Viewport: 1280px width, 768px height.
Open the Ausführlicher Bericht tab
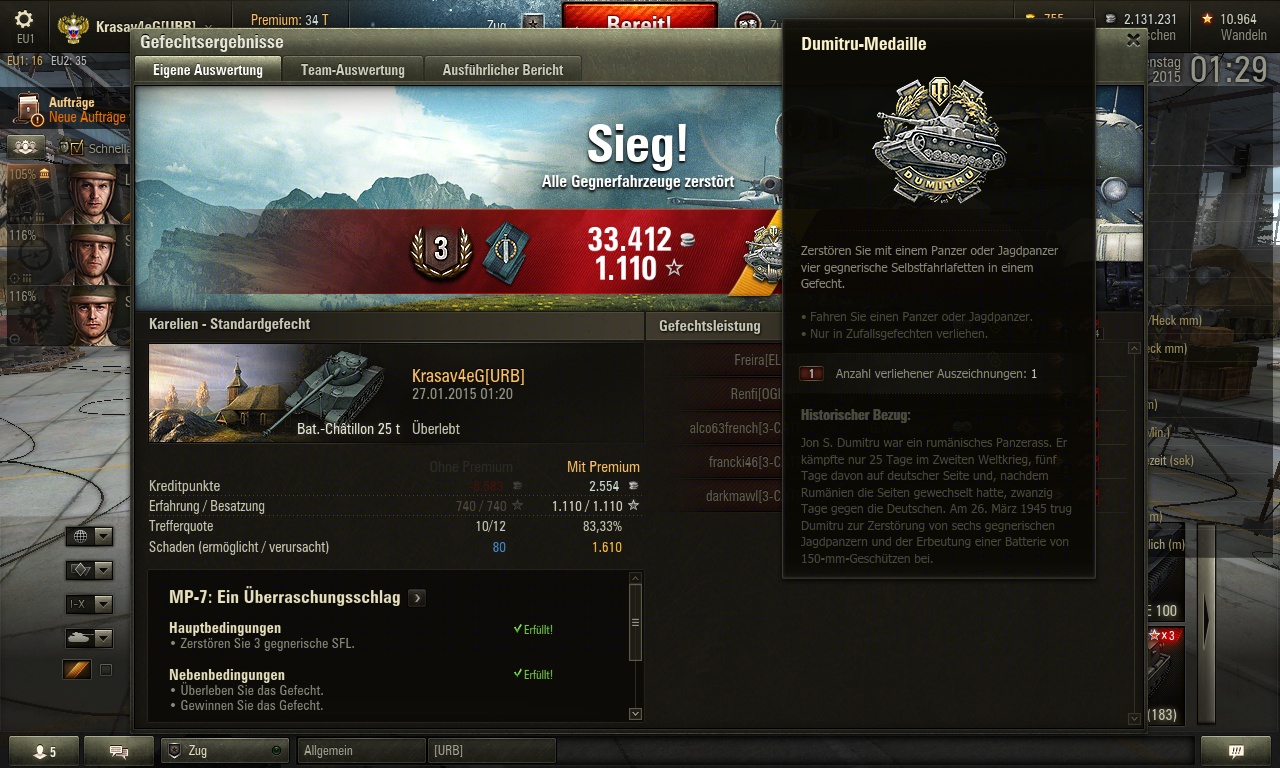[503, 70]
